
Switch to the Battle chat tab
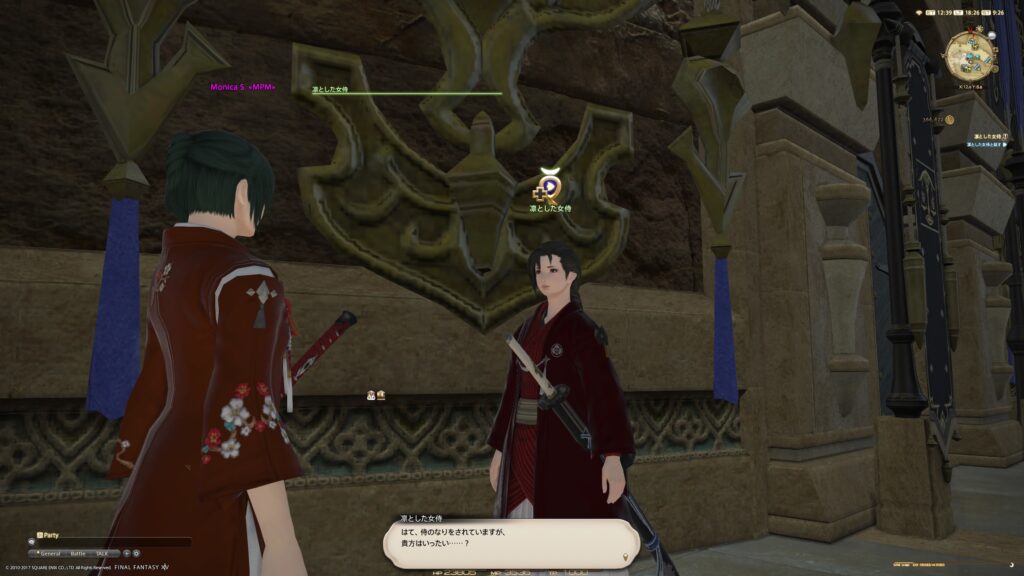(x=78, y=552)
